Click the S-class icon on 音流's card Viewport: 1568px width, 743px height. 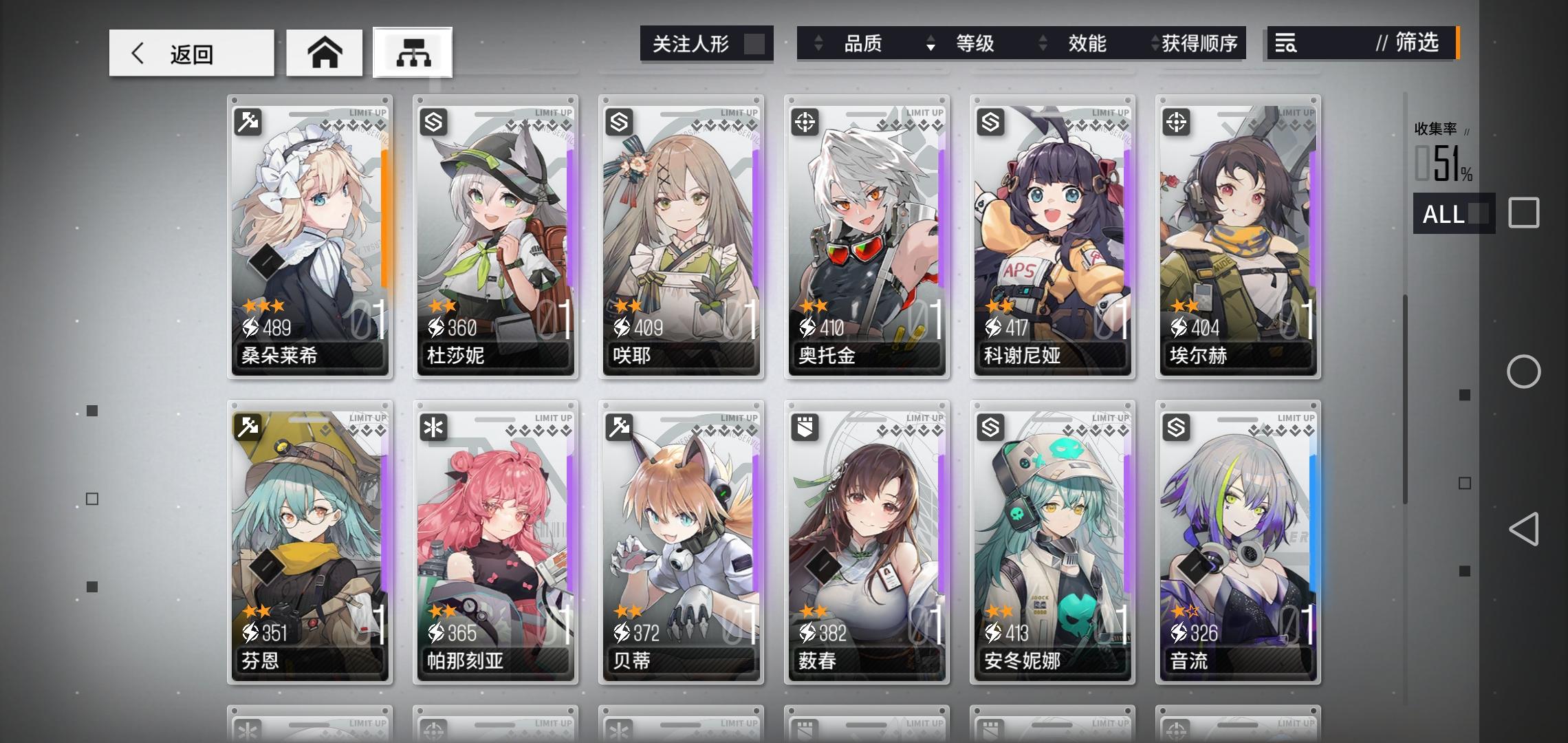tap(1176, 427)
